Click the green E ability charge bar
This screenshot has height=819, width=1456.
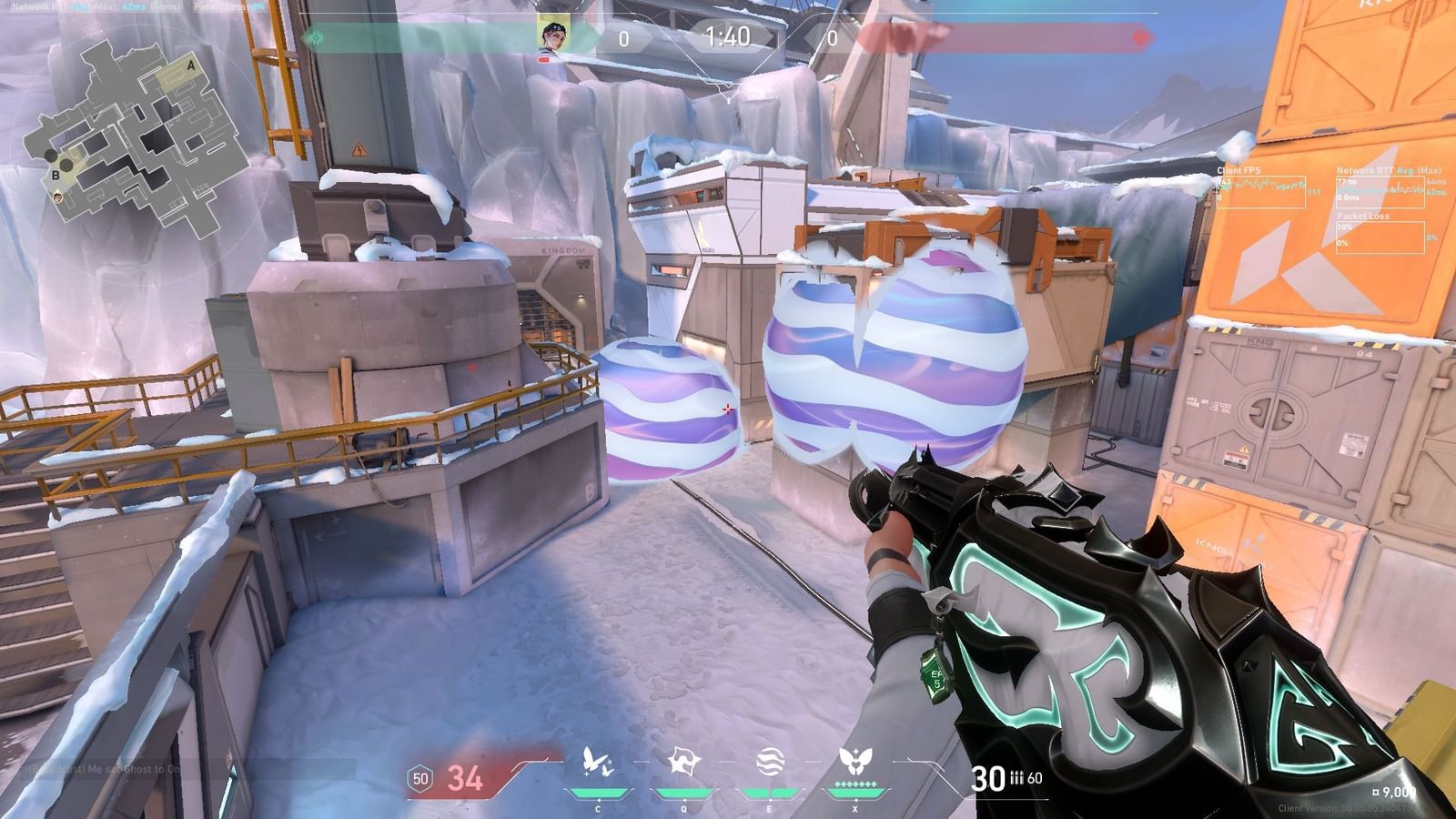pyautogui.click(x=771, y=791)
